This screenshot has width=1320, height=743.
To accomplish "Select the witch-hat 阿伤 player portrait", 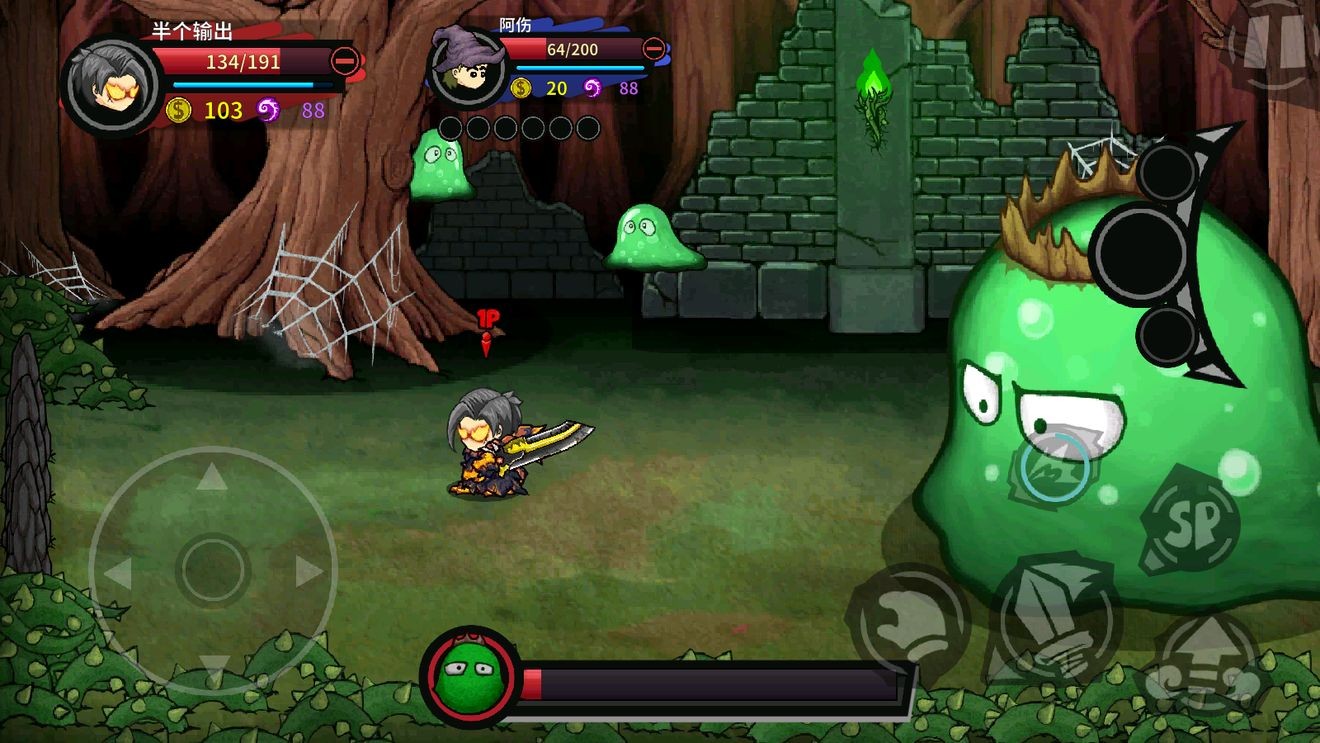I will click(x=466, y=68).
